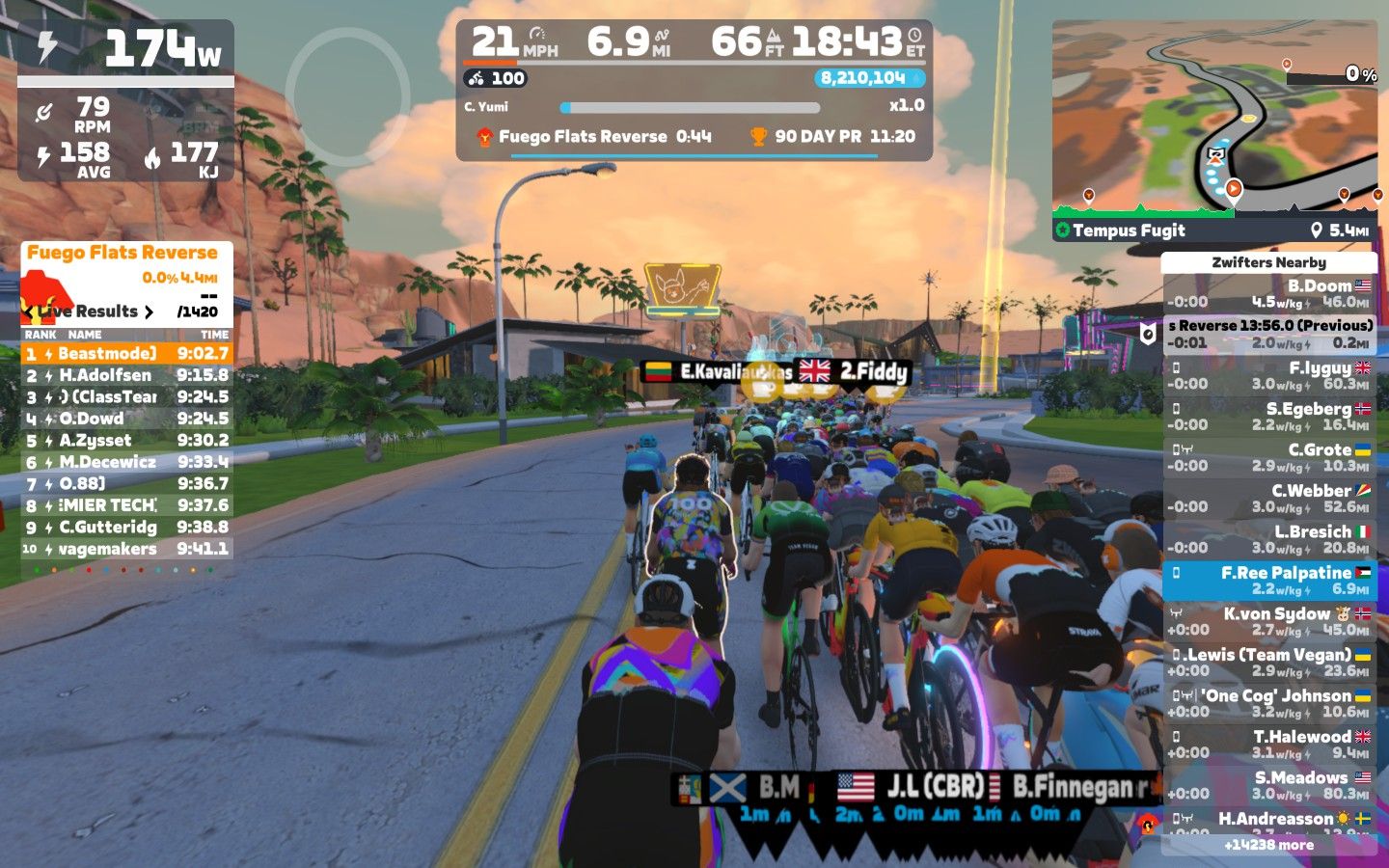Image resolution: width=1389 pixels, height=868 pixels.
Task: Pick K.von Sydow rider row
Action: [1268, 621]
